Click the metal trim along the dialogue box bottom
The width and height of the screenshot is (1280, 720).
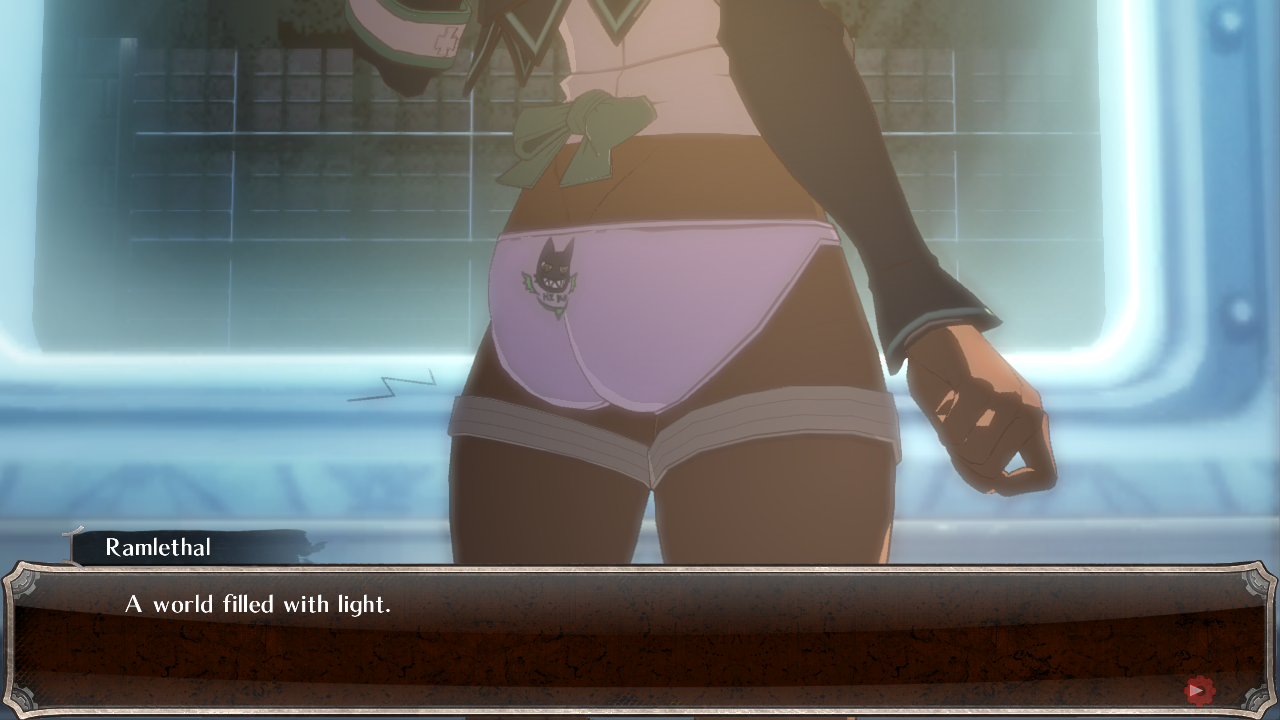(x=640, y=710)
